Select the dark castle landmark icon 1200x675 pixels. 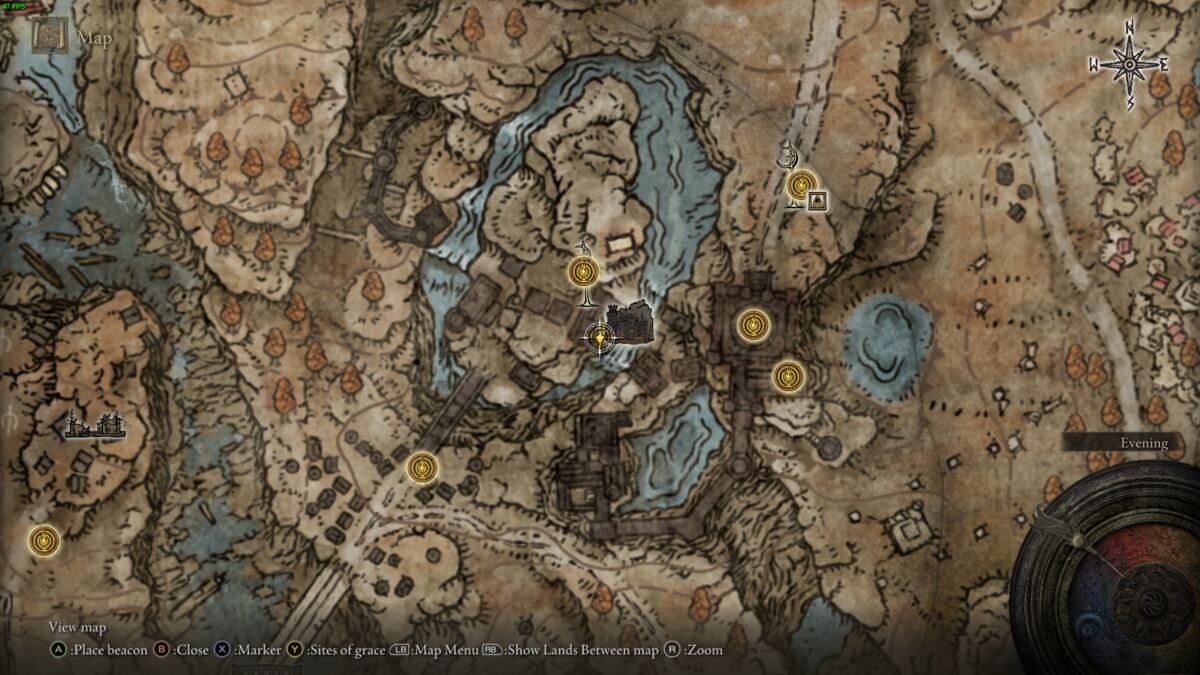[x=632, y=324]
